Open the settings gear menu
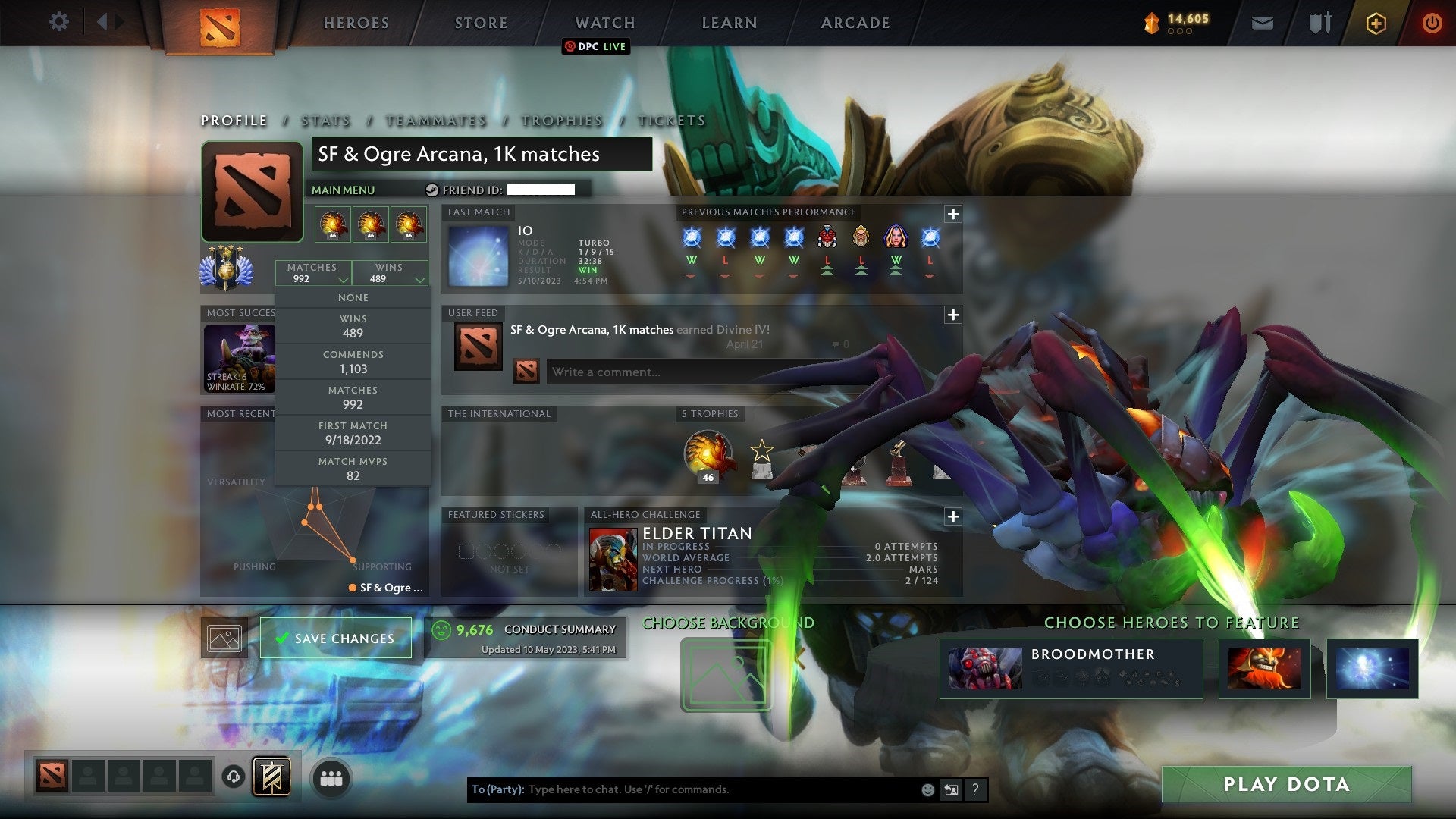 point(59,22)
